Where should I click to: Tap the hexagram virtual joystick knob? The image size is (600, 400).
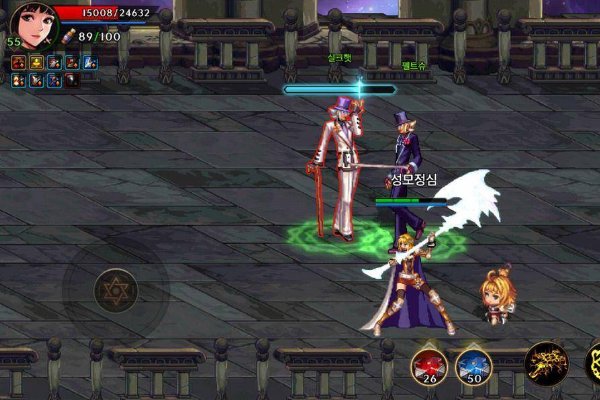(x=115, y=290)
